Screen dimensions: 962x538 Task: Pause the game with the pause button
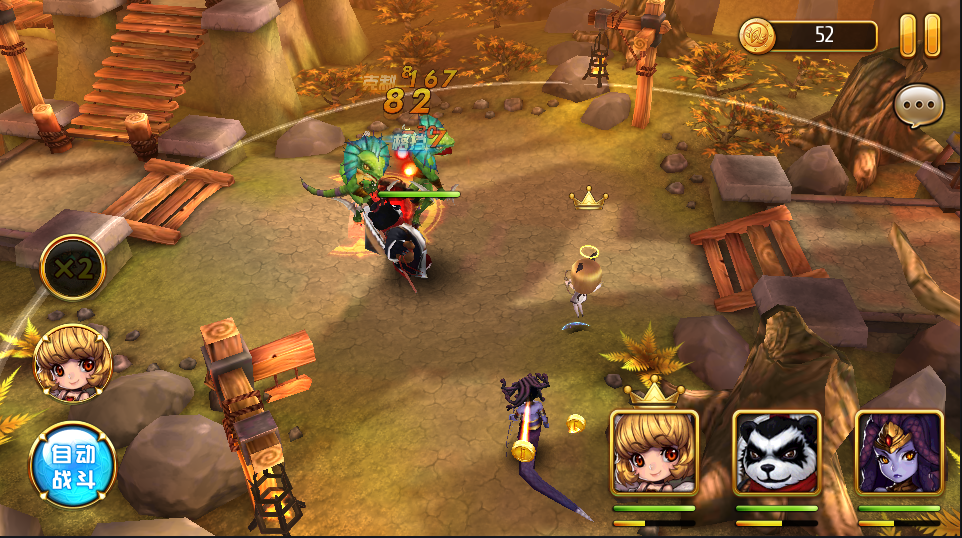click(920, 35)
